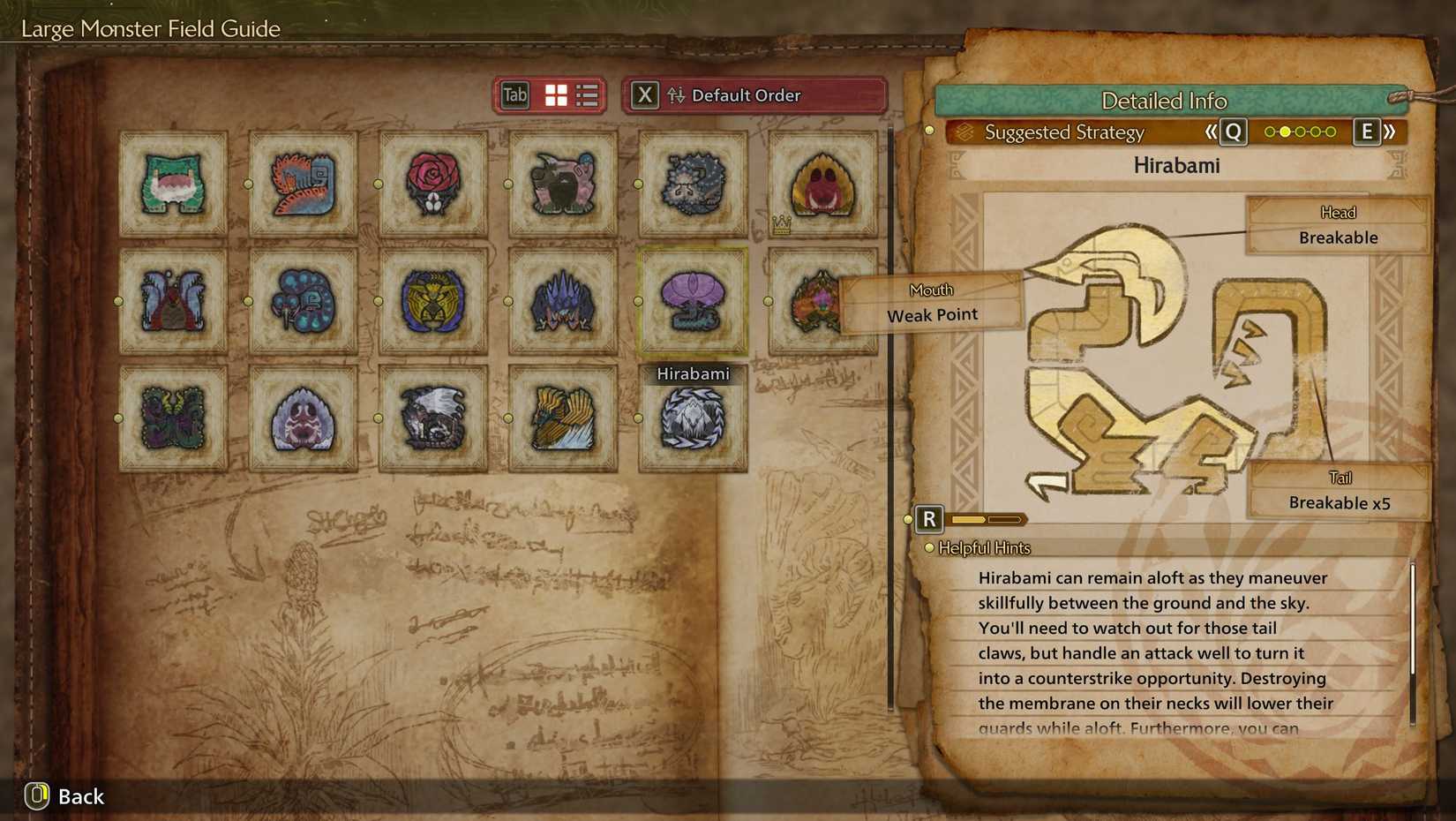Select the second strategy page dot
This screenshot has height=821, width=1456.
point(1286,131)
